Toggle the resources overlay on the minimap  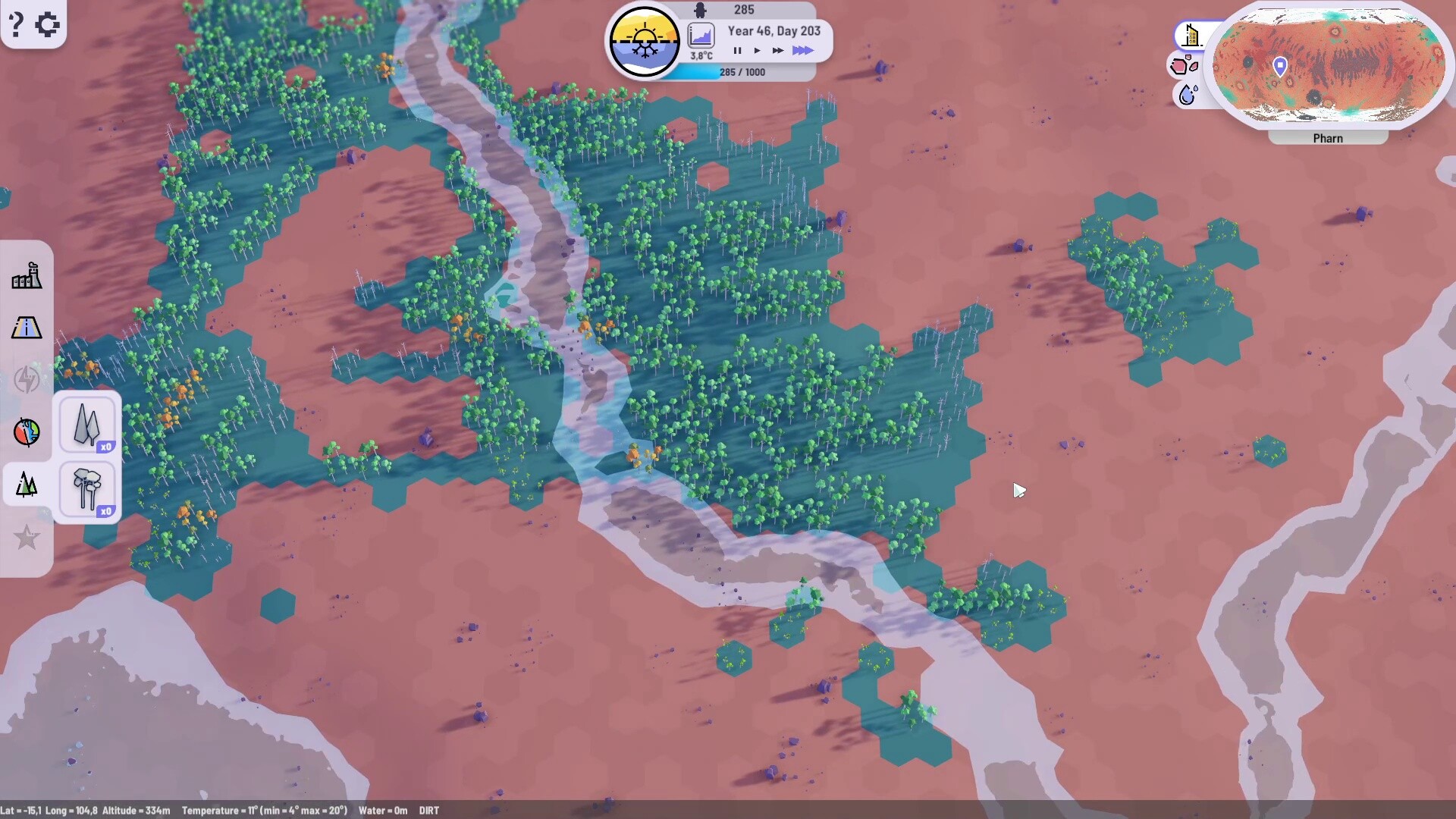point(1183,64)
